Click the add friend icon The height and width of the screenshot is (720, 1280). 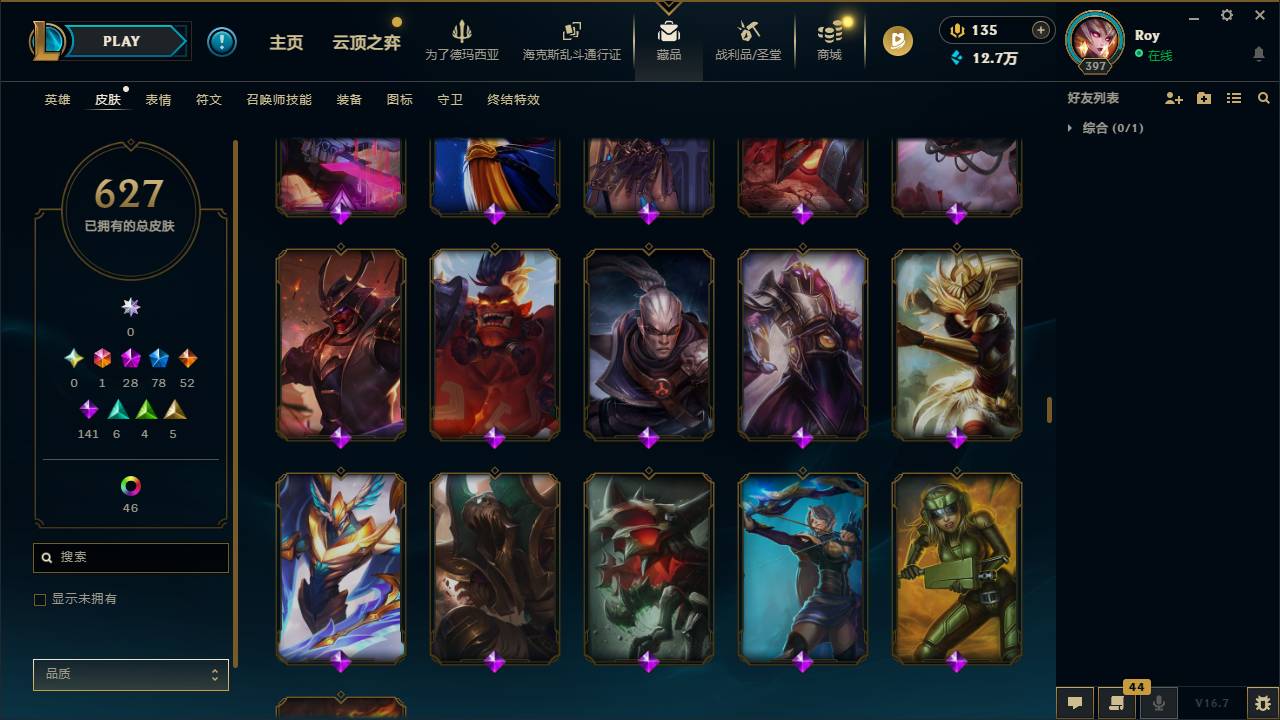coord(1172,97)
